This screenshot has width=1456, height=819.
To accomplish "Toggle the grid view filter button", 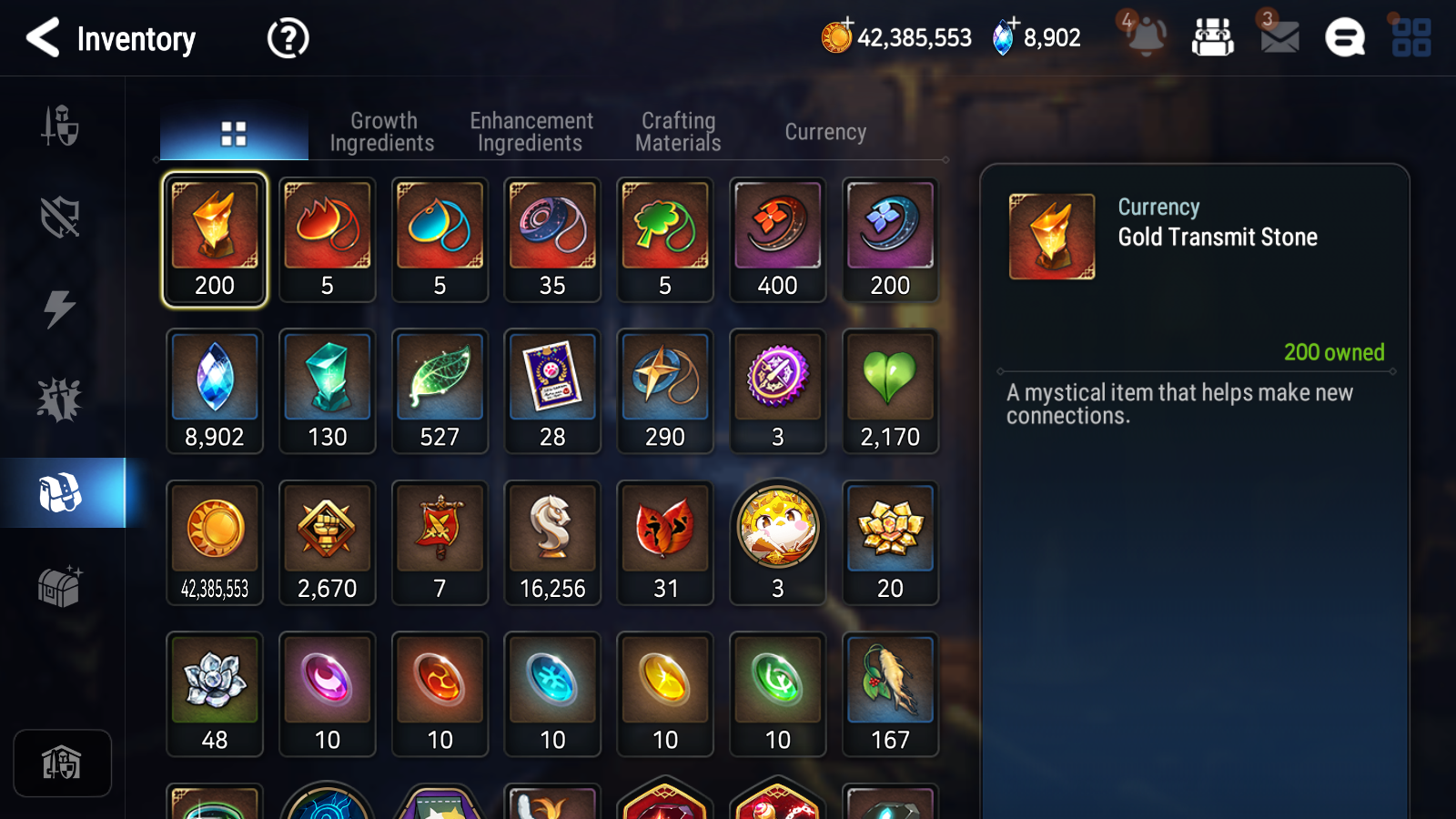I will click(234, 131).
